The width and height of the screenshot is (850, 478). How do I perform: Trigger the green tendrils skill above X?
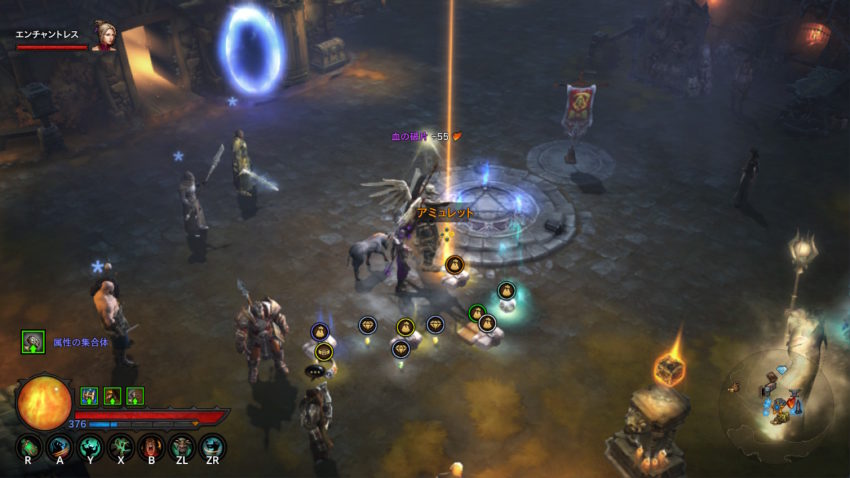coord(121,445)
